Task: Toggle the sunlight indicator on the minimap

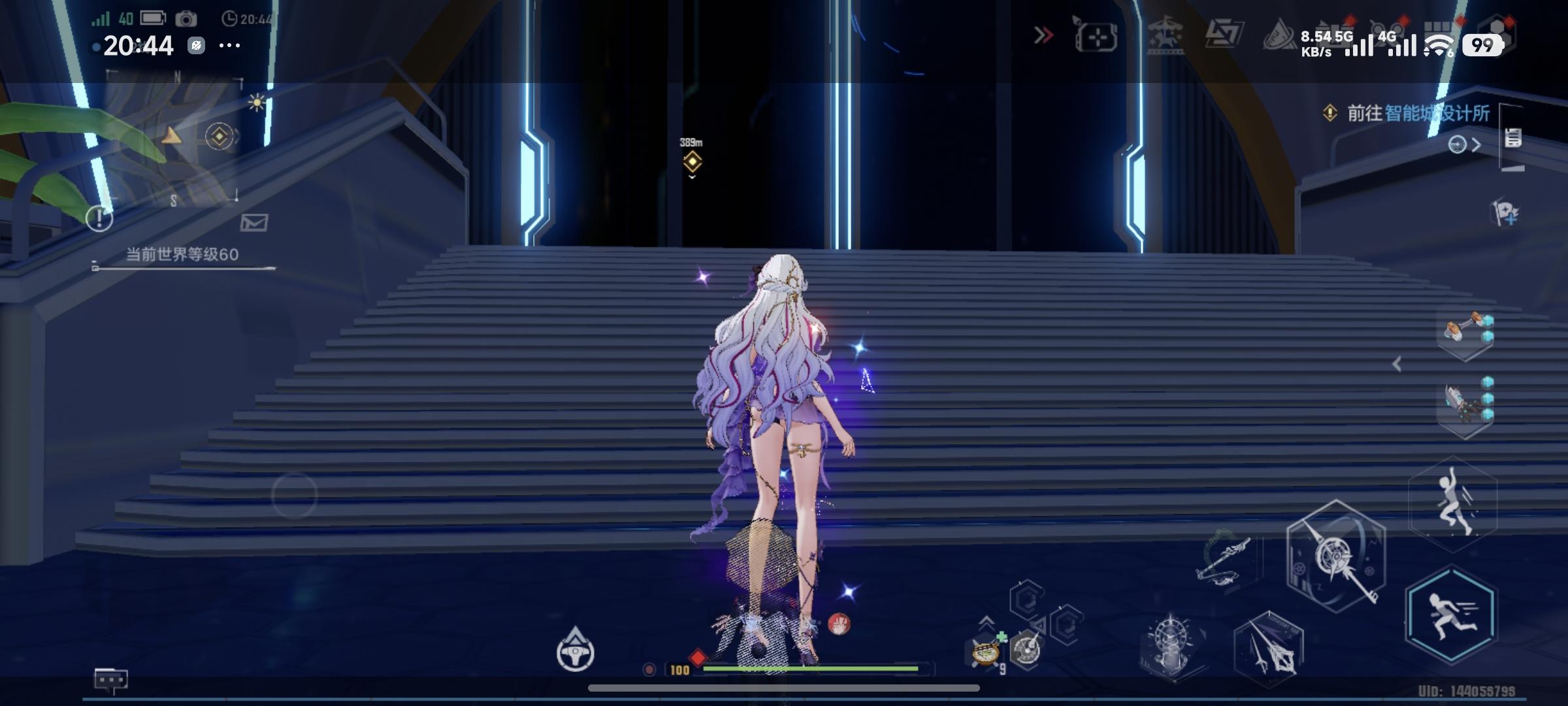Action: pyautogui.click(x=256, y=103)
